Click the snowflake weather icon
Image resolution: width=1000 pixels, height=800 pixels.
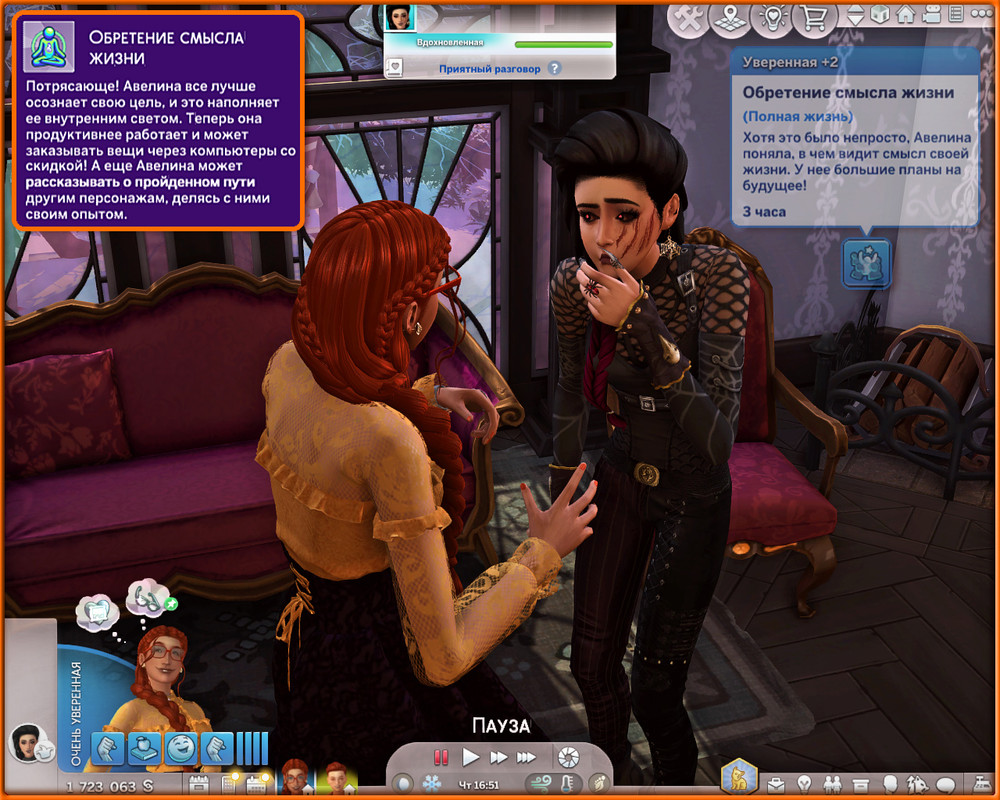point(432,783)
